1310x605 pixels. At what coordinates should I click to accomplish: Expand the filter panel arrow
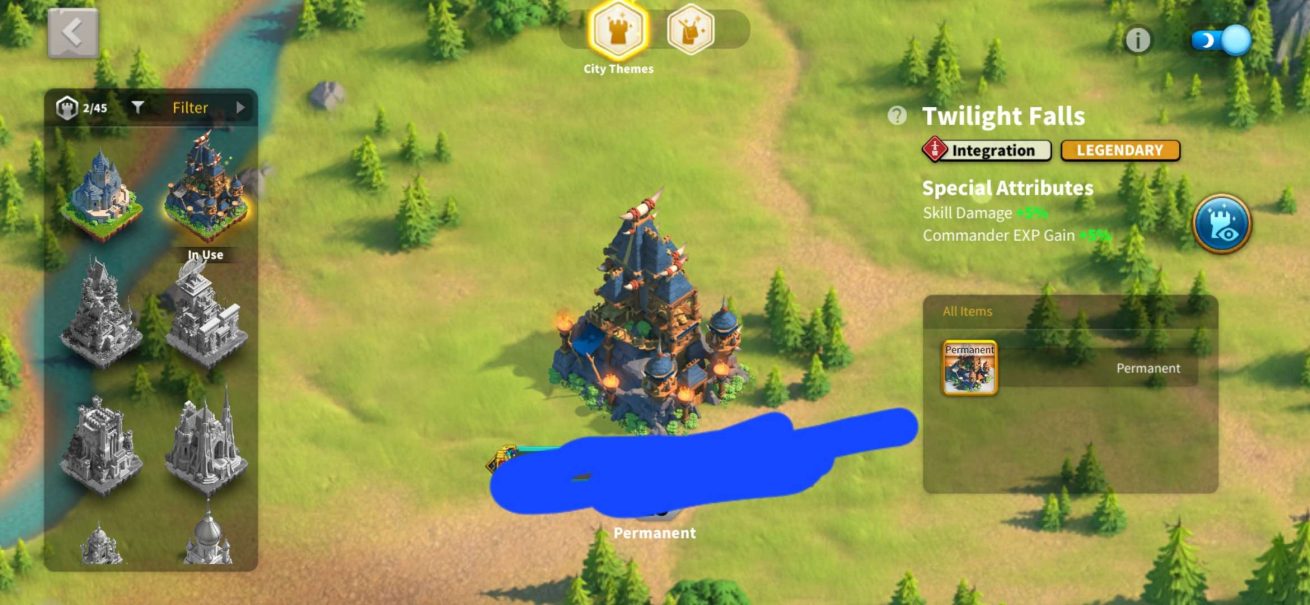click(x=240, y=108)
